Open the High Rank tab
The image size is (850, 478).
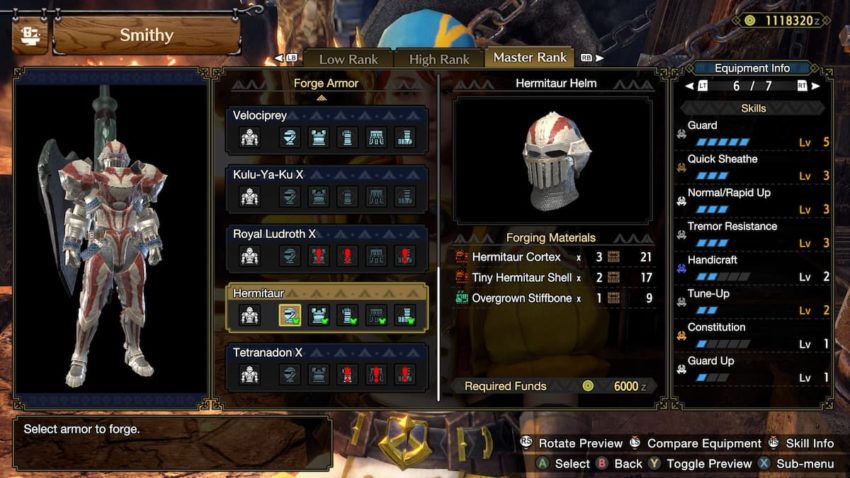pos(438,59)
